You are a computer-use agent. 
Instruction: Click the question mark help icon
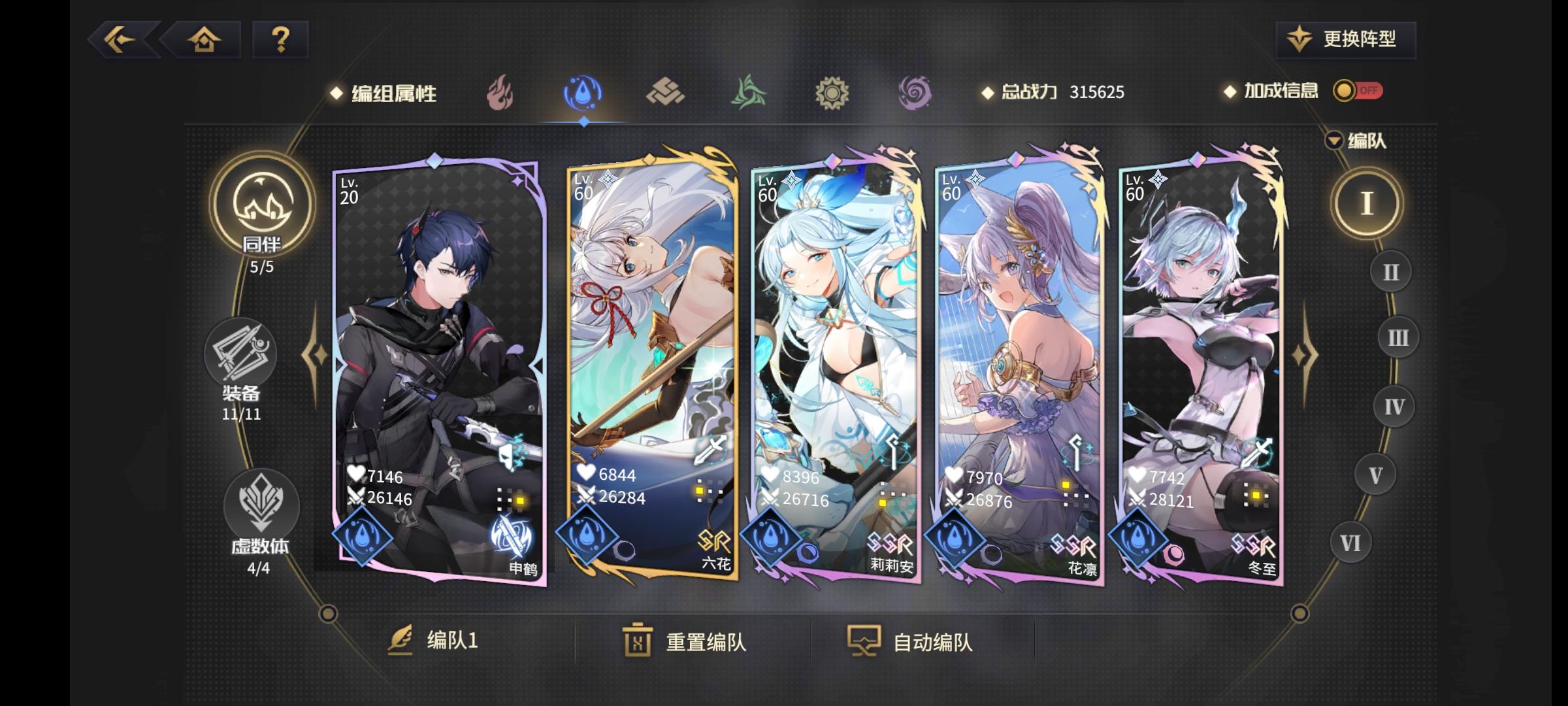click(281, 41)
